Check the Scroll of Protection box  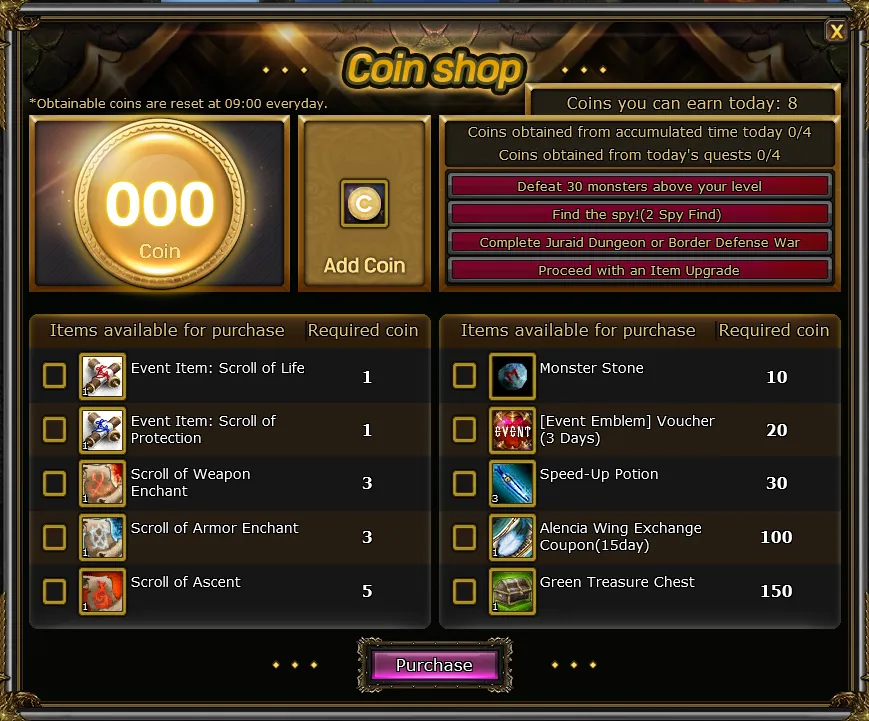[55, 430]
